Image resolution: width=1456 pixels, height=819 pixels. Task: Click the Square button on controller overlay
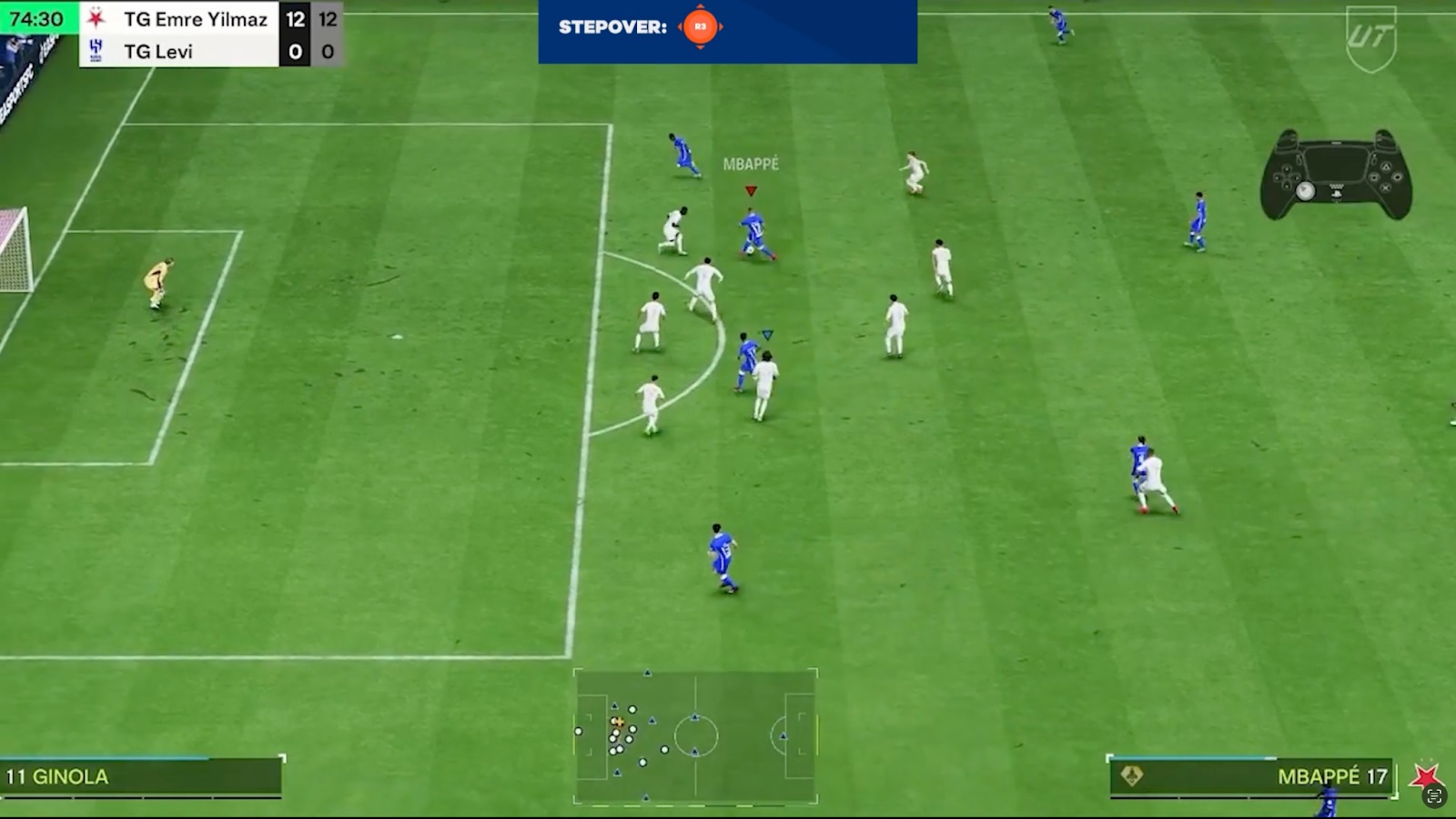point(1374,177)
